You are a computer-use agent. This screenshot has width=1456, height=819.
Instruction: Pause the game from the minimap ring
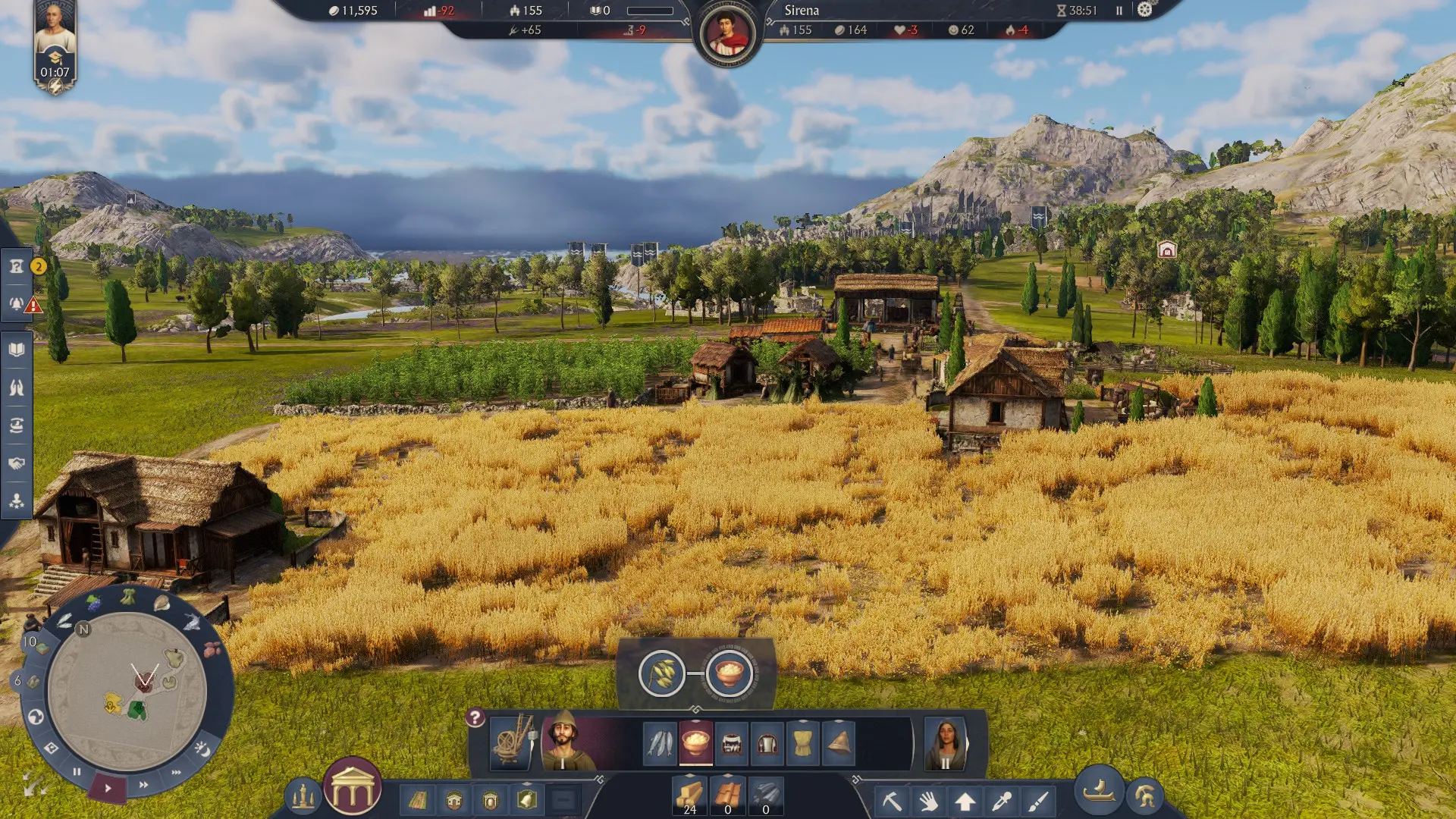pyautogui.click(x=77, y=772)
